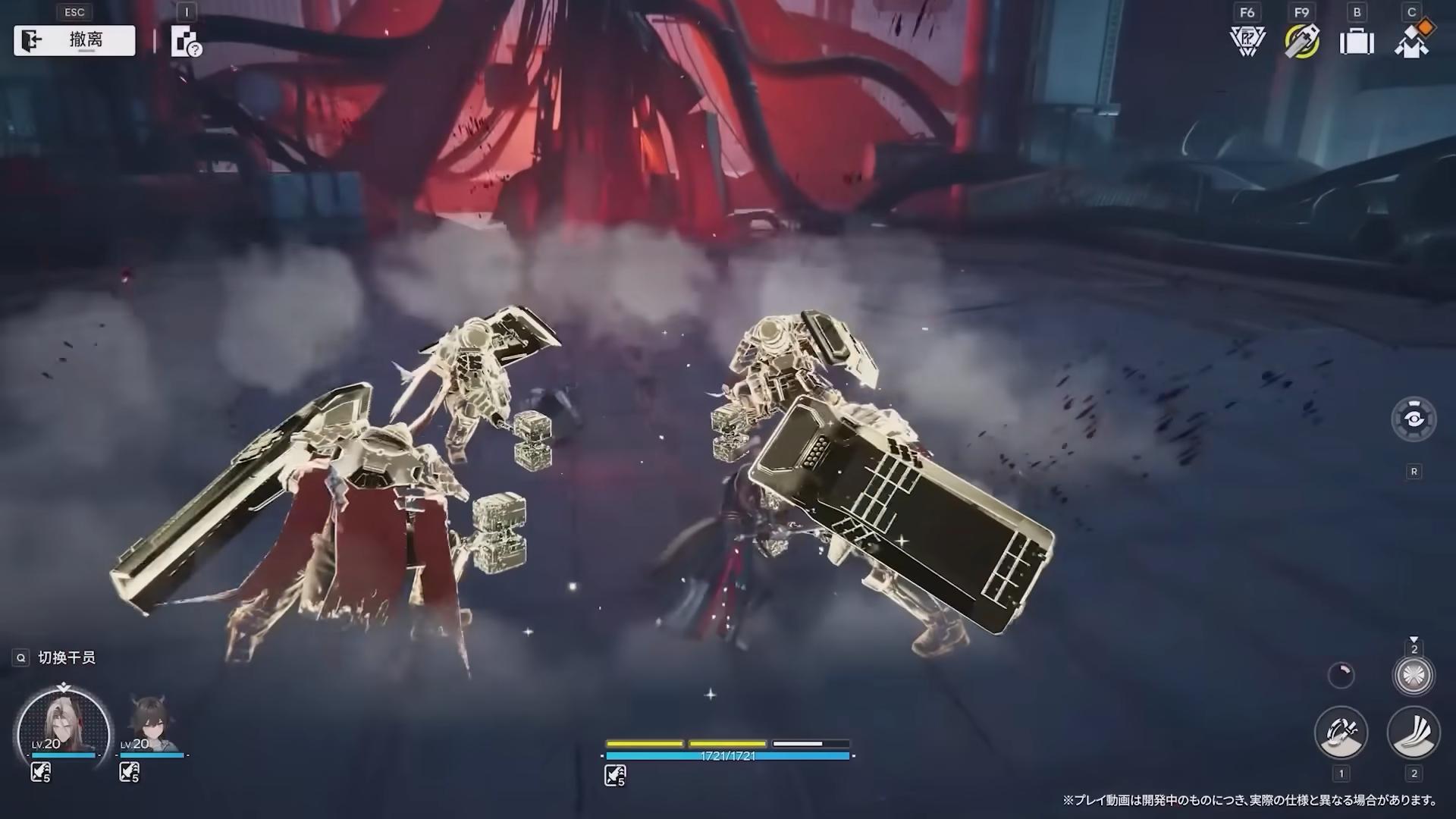Image resolution: width=1456 pixels, height=819 pixels.
Task: Trigger skill 1 attack icon at bottom right
Action: [1341, 732]
